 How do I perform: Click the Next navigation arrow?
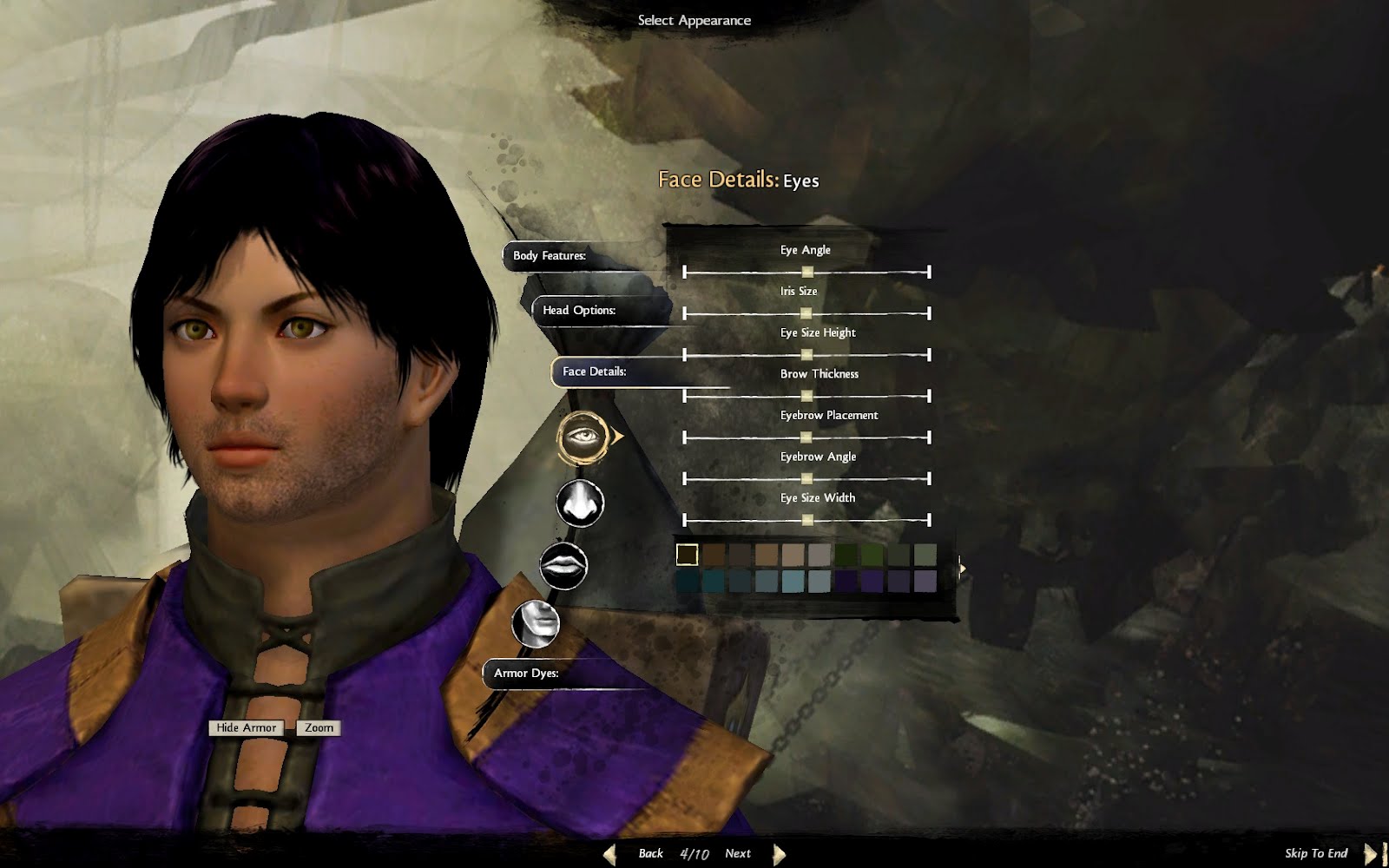(779, 853)
